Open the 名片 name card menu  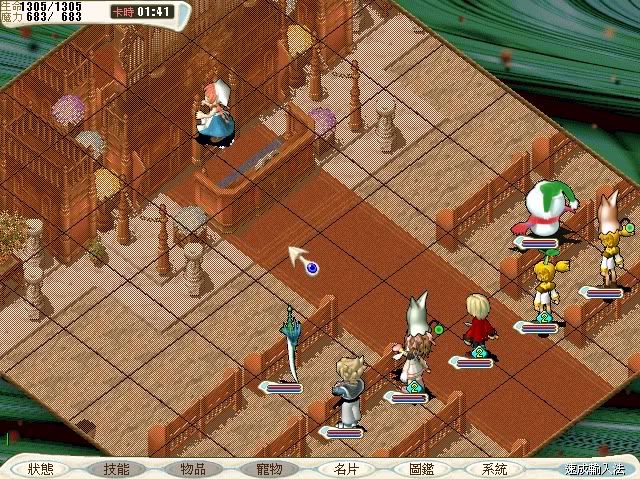coord(344,468)
